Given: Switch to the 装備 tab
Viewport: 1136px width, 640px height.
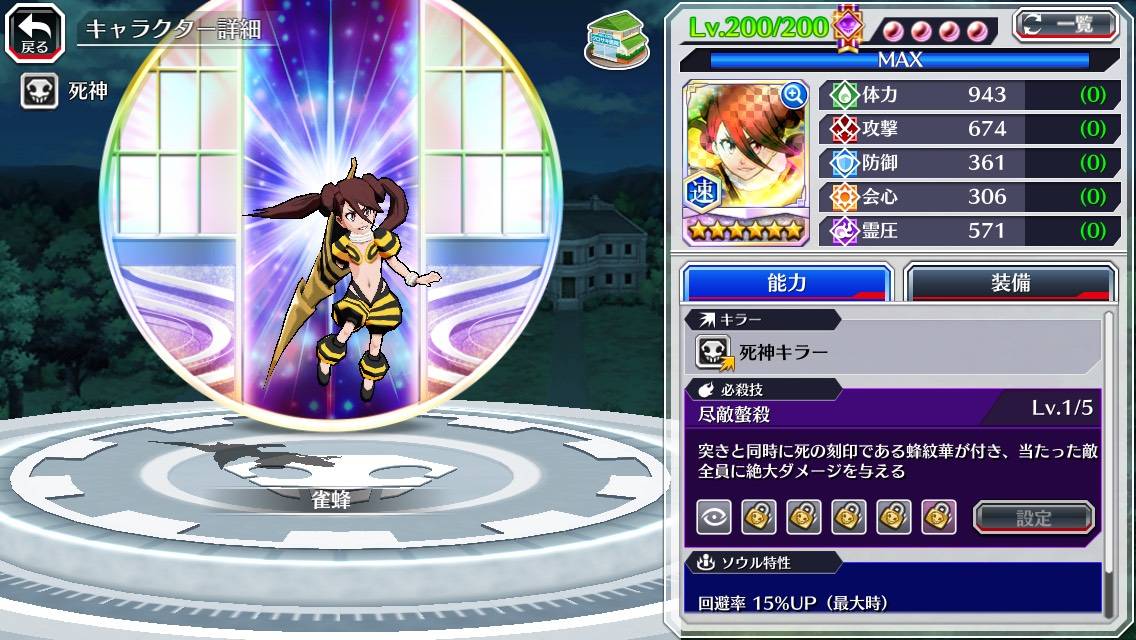Looking at the screenshot, I should pos(1010,283).
